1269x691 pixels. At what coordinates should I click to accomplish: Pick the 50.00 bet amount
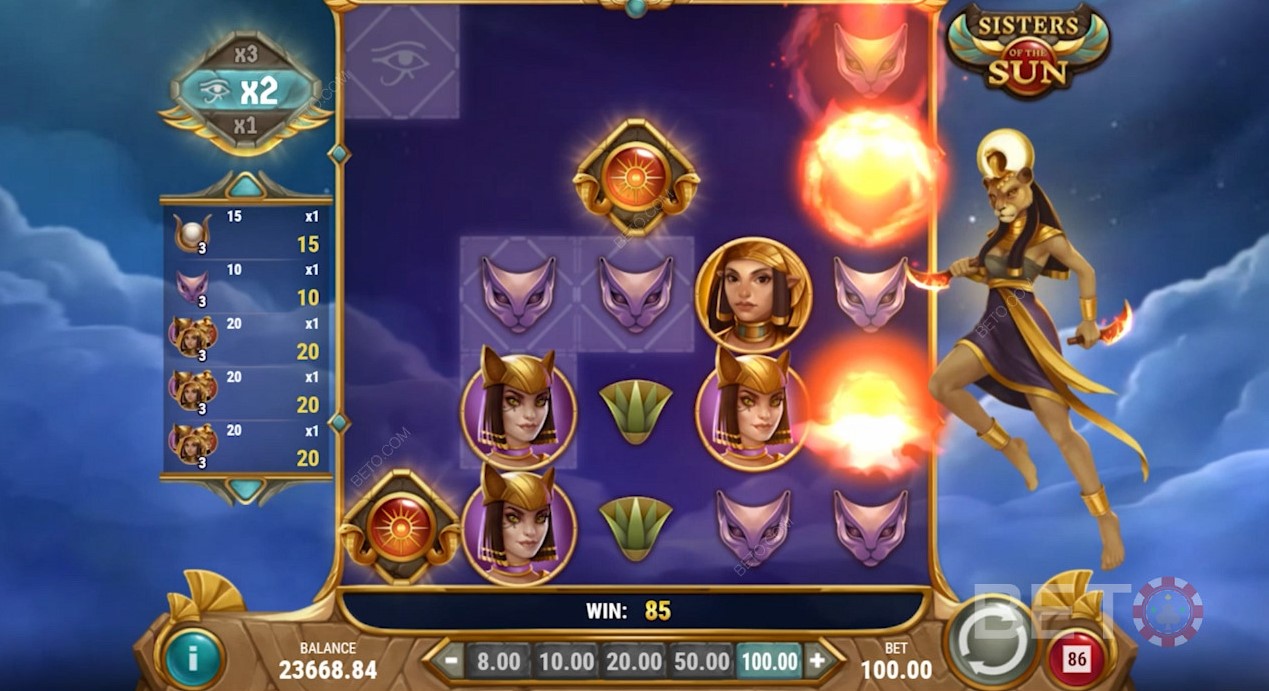pos(701,661)
